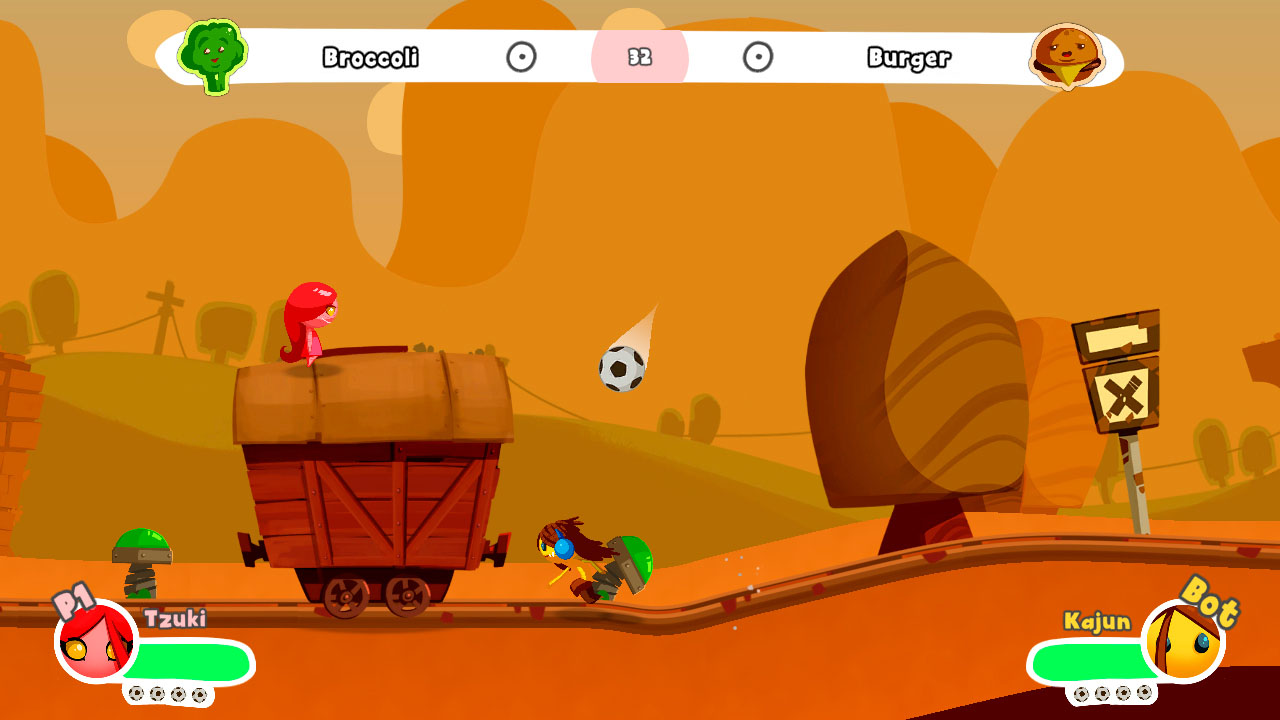Click the right goal indicator circle
Screen dimensions: 1280x720
click(756, 58)
